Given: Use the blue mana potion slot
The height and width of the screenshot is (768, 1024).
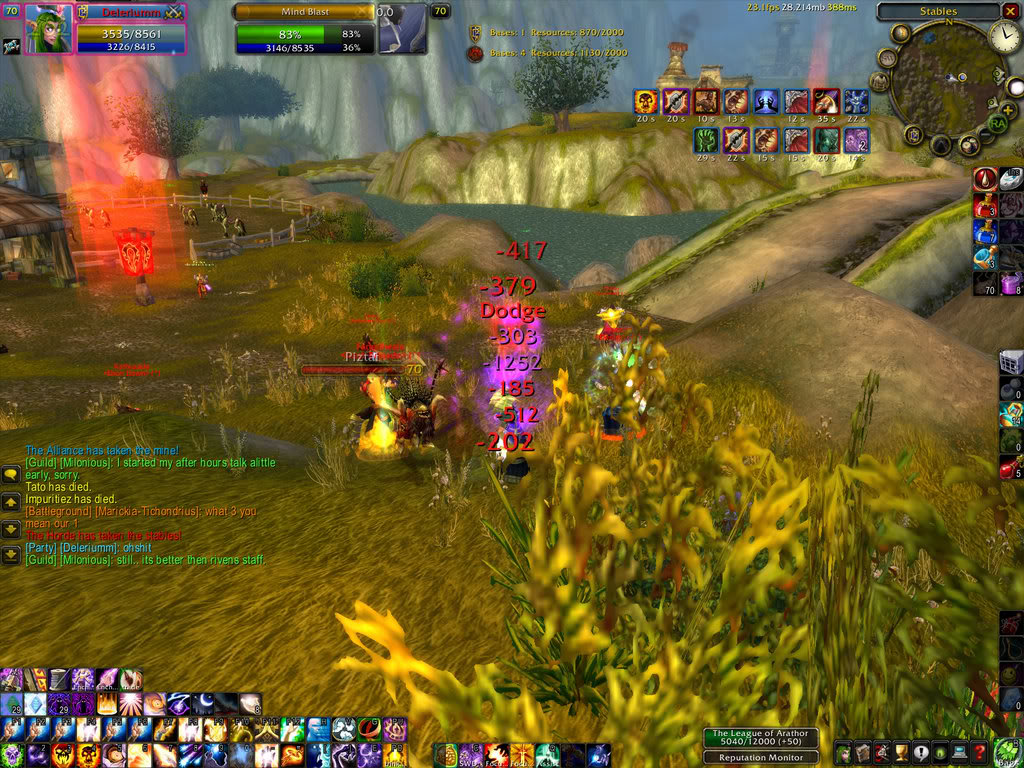Looking at the screenshot, I should (986, 232).
